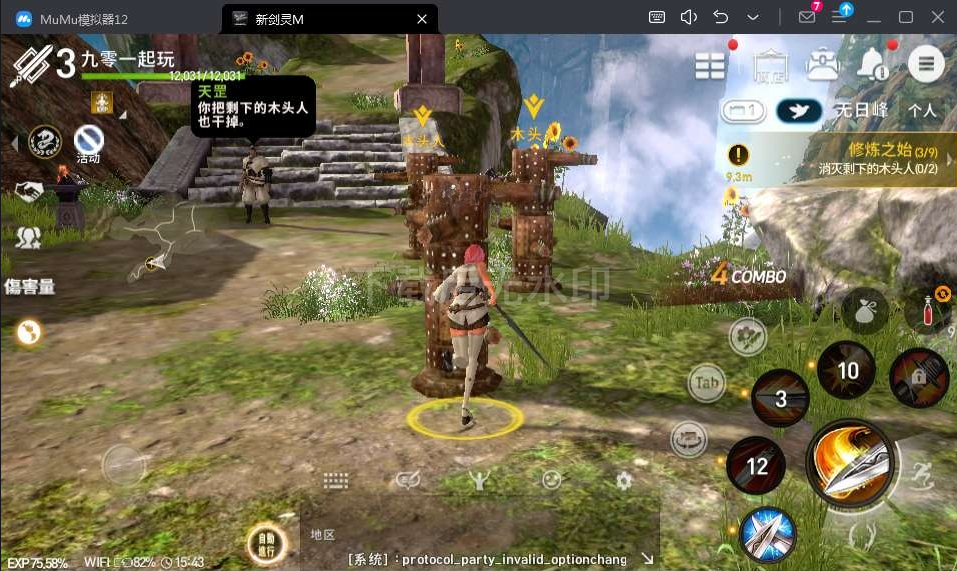Open the grid menu with red dot
Viewport: 957px width, 571px height.
711,65
